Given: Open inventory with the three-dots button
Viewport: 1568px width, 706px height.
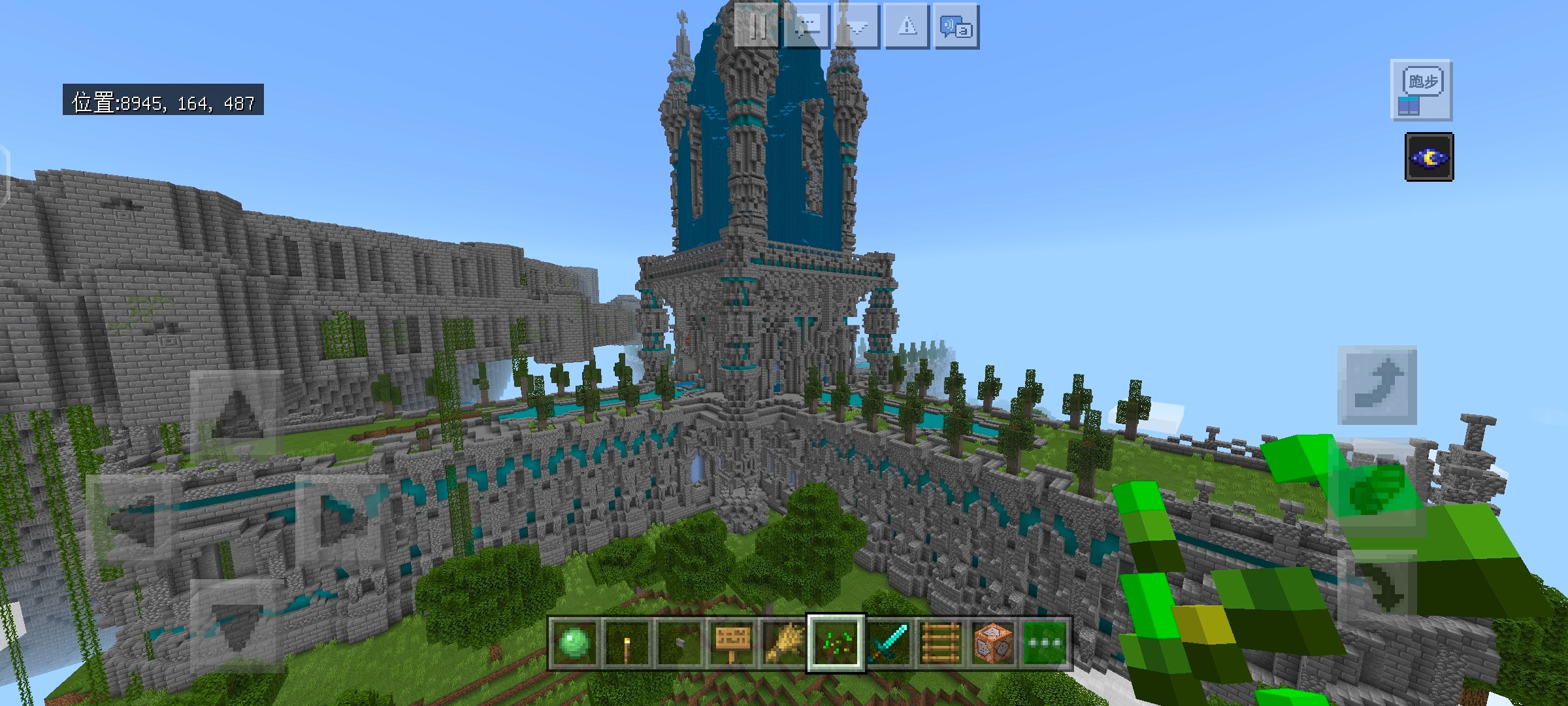Looking at the screenshot, I should pyautogui.click(x=1045, y=643).
